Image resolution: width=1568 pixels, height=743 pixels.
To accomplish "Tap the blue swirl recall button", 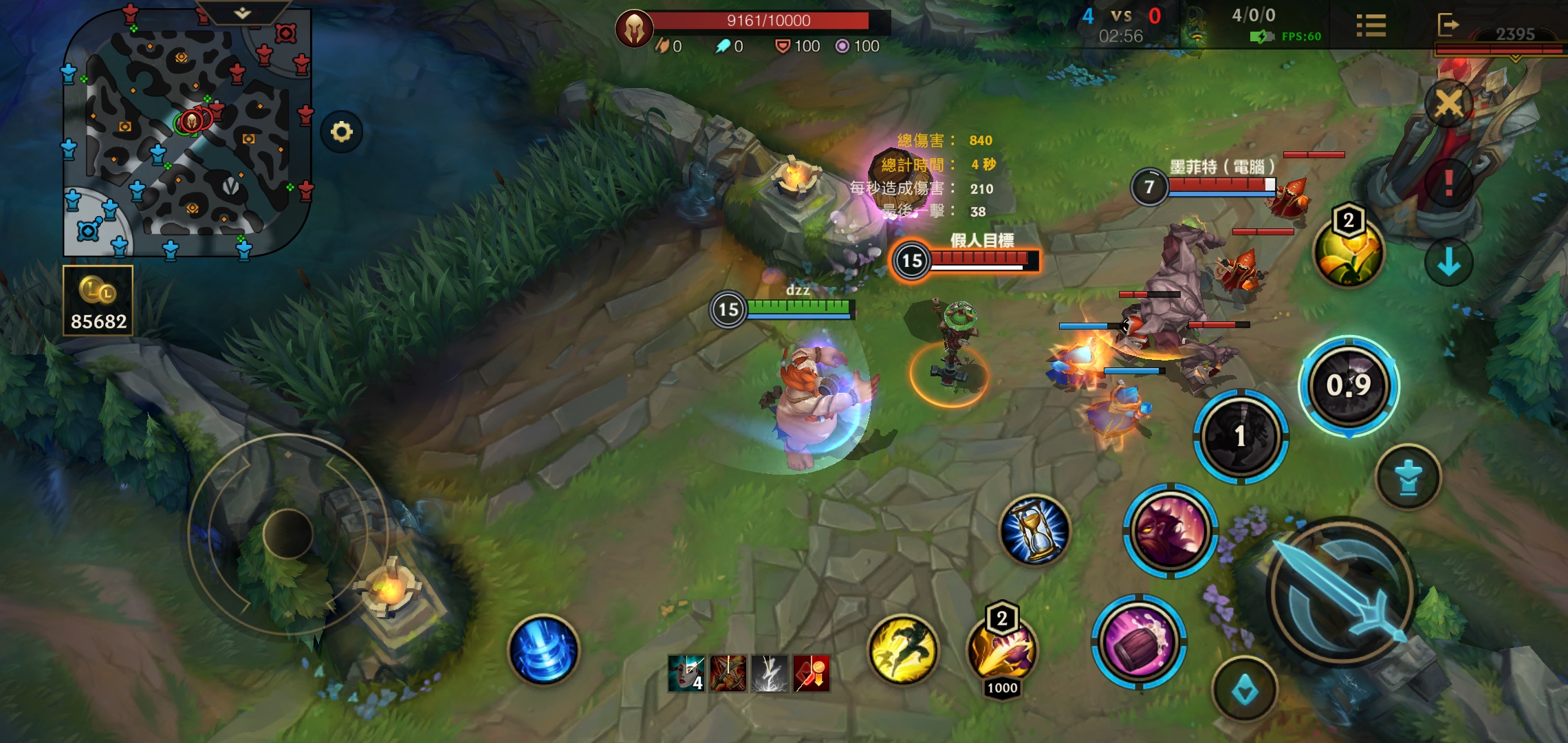I will click(543, 649).
